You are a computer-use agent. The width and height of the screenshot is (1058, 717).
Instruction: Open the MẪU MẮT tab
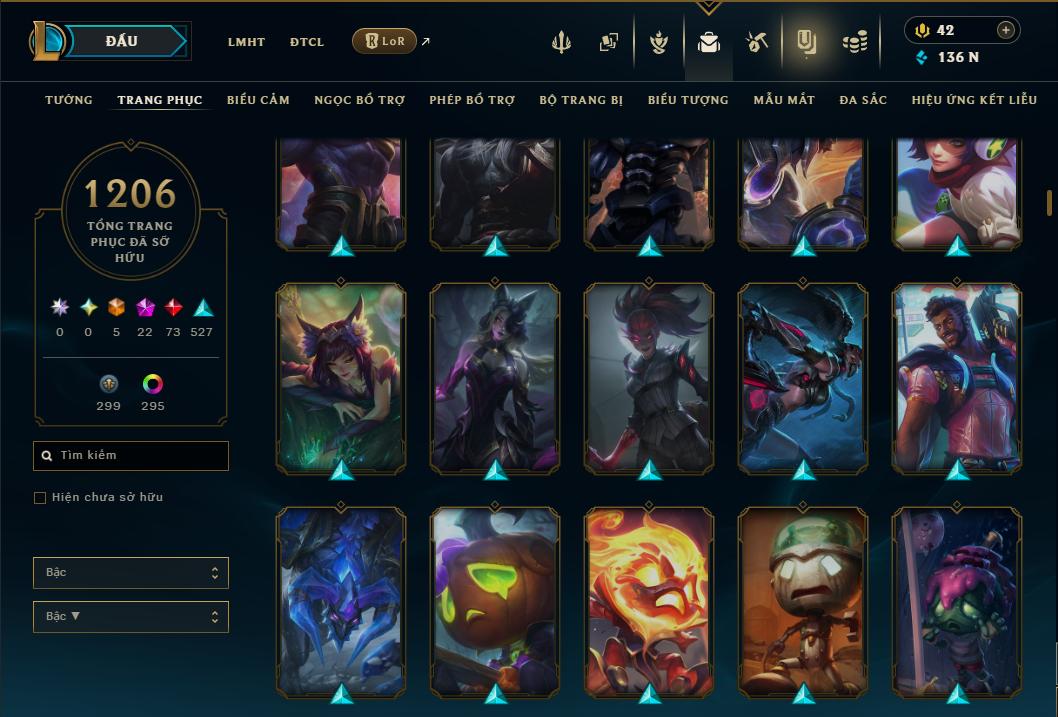pyautogui.click(x=784, y=100)
